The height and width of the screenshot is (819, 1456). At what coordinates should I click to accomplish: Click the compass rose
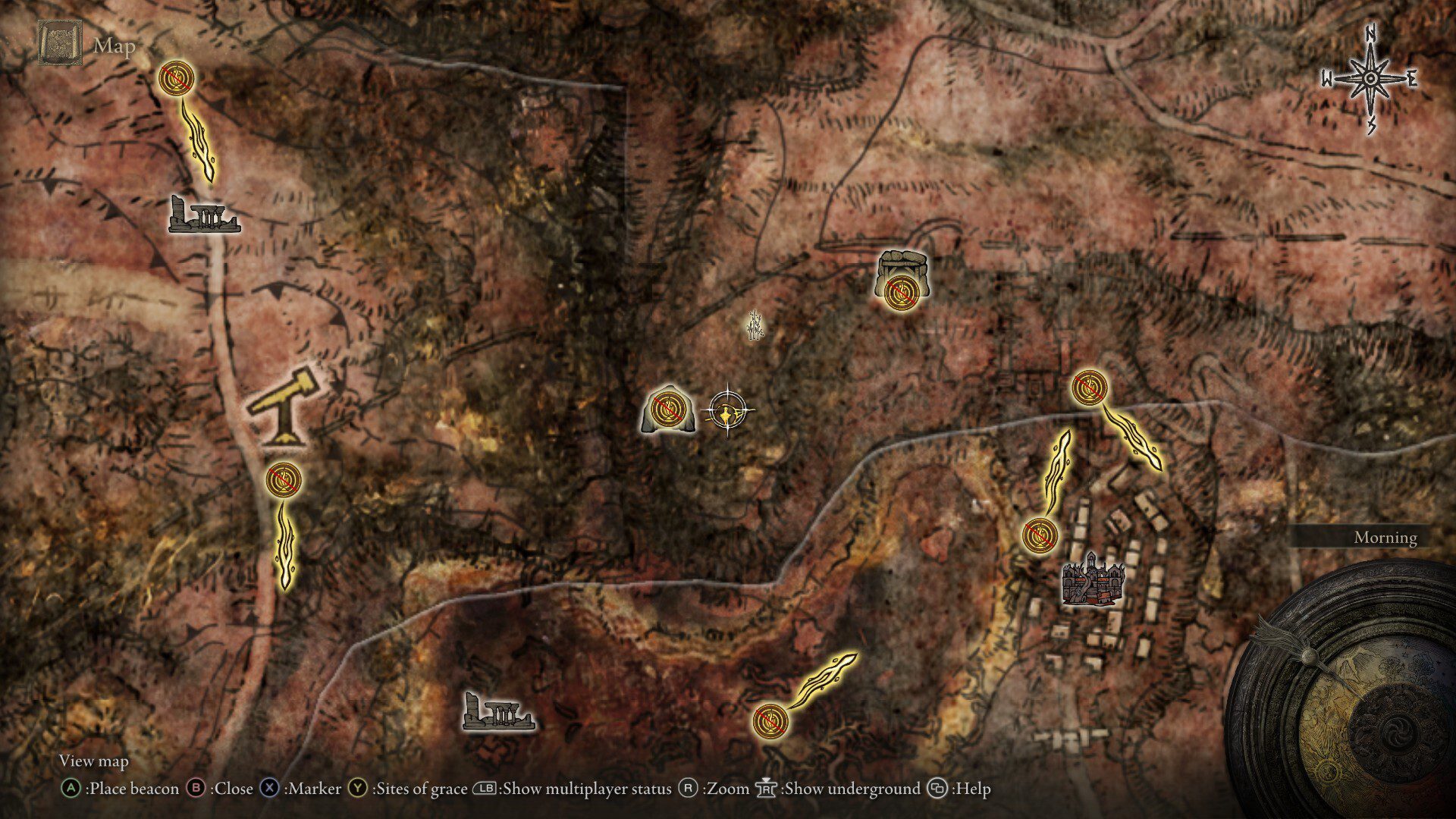1370,79
